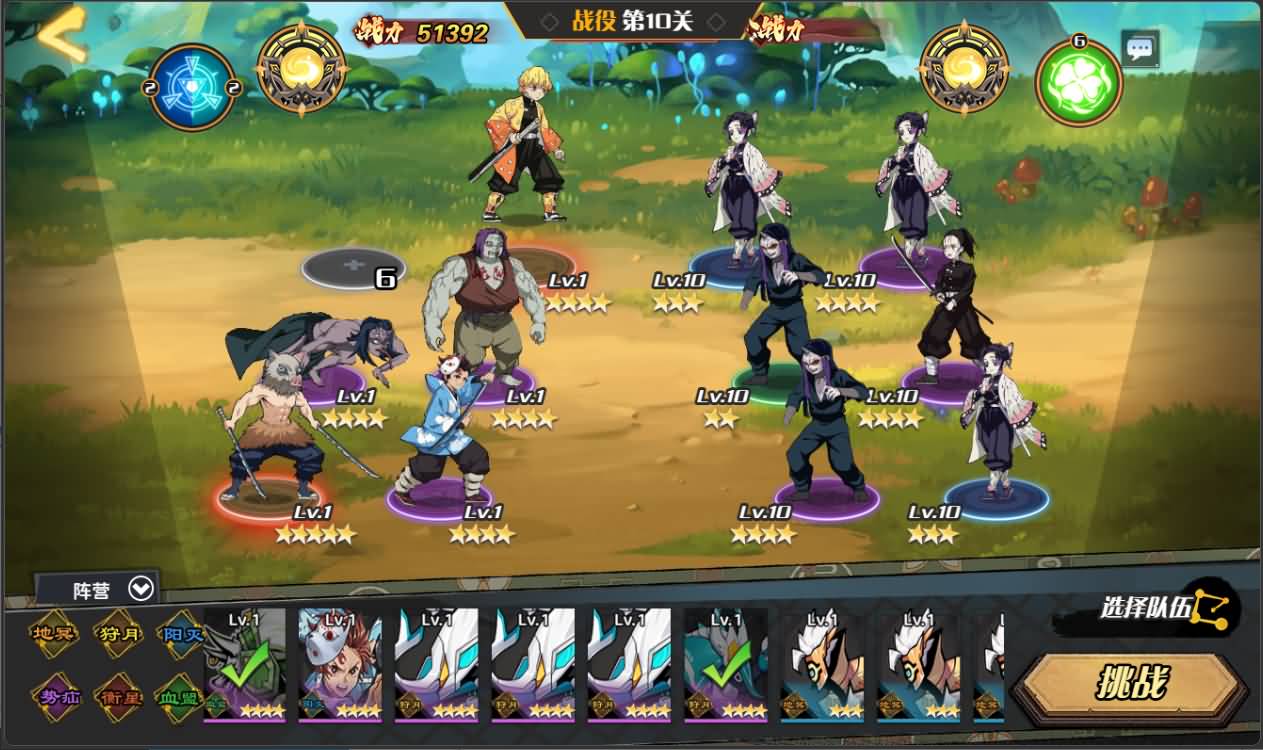Start the battle with the 挑战 button
1263x750 pixels.
[1131, 685]
